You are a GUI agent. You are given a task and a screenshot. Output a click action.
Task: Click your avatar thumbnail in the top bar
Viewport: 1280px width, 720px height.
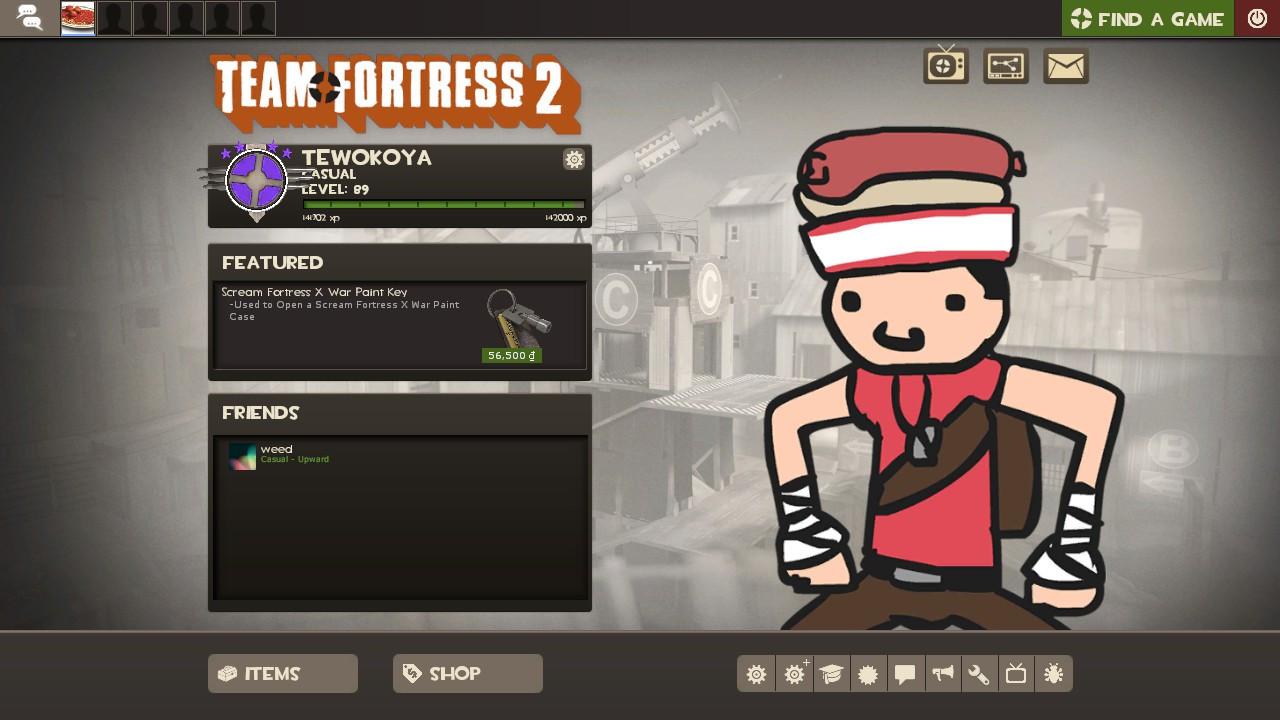(x=77, y=17)
